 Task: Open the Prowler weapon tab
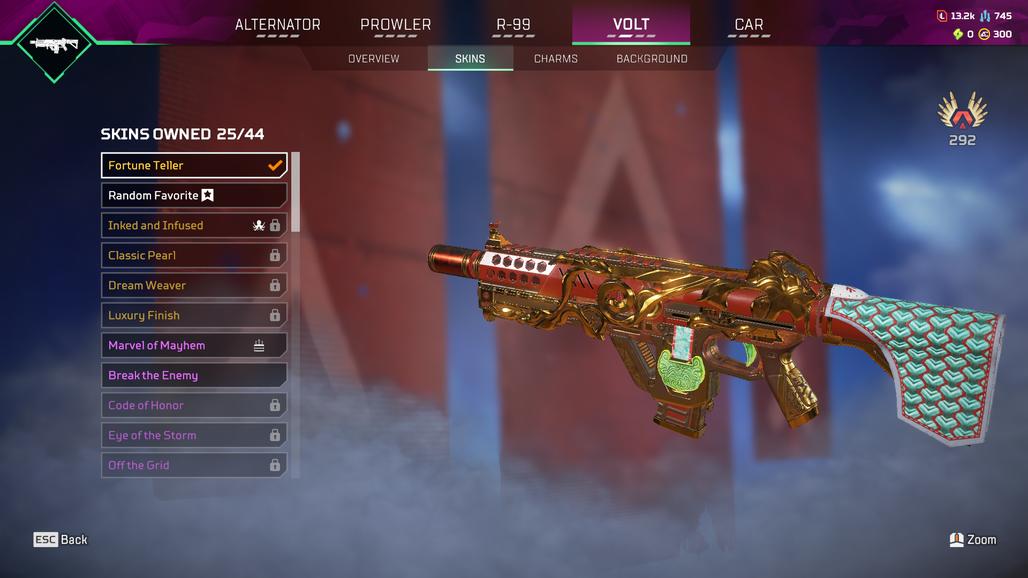pos(395,25)
